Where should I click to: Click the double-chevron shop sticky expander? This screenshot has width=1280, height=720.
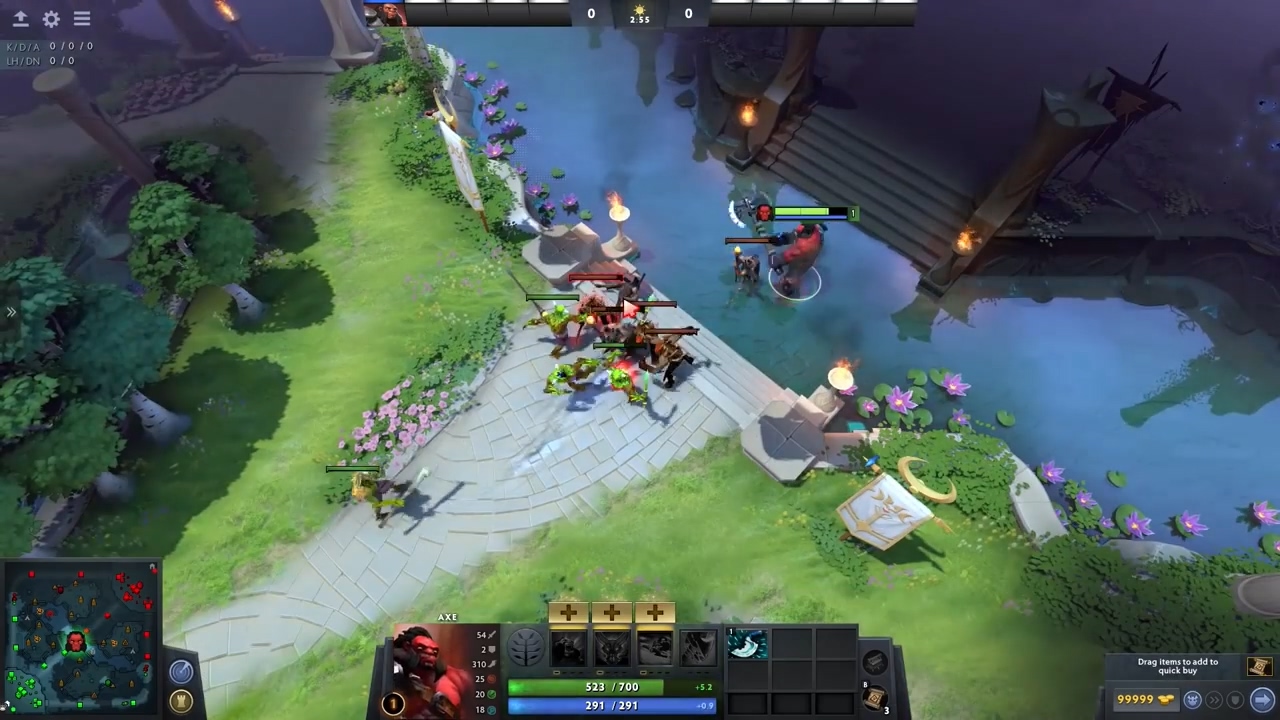1215,700
